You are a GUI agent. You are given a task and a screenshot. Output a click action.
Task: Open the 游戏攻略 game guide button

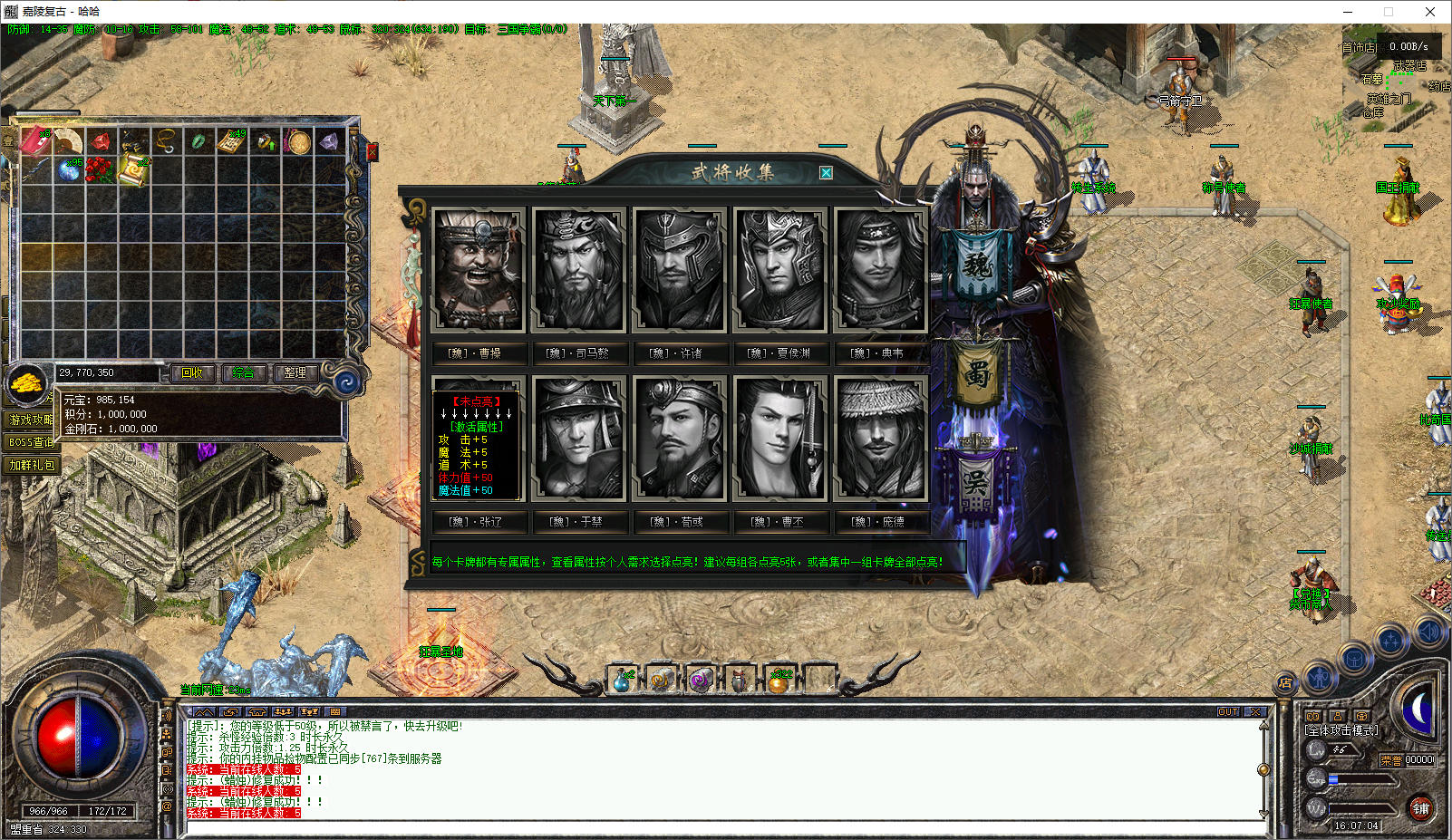32,420
